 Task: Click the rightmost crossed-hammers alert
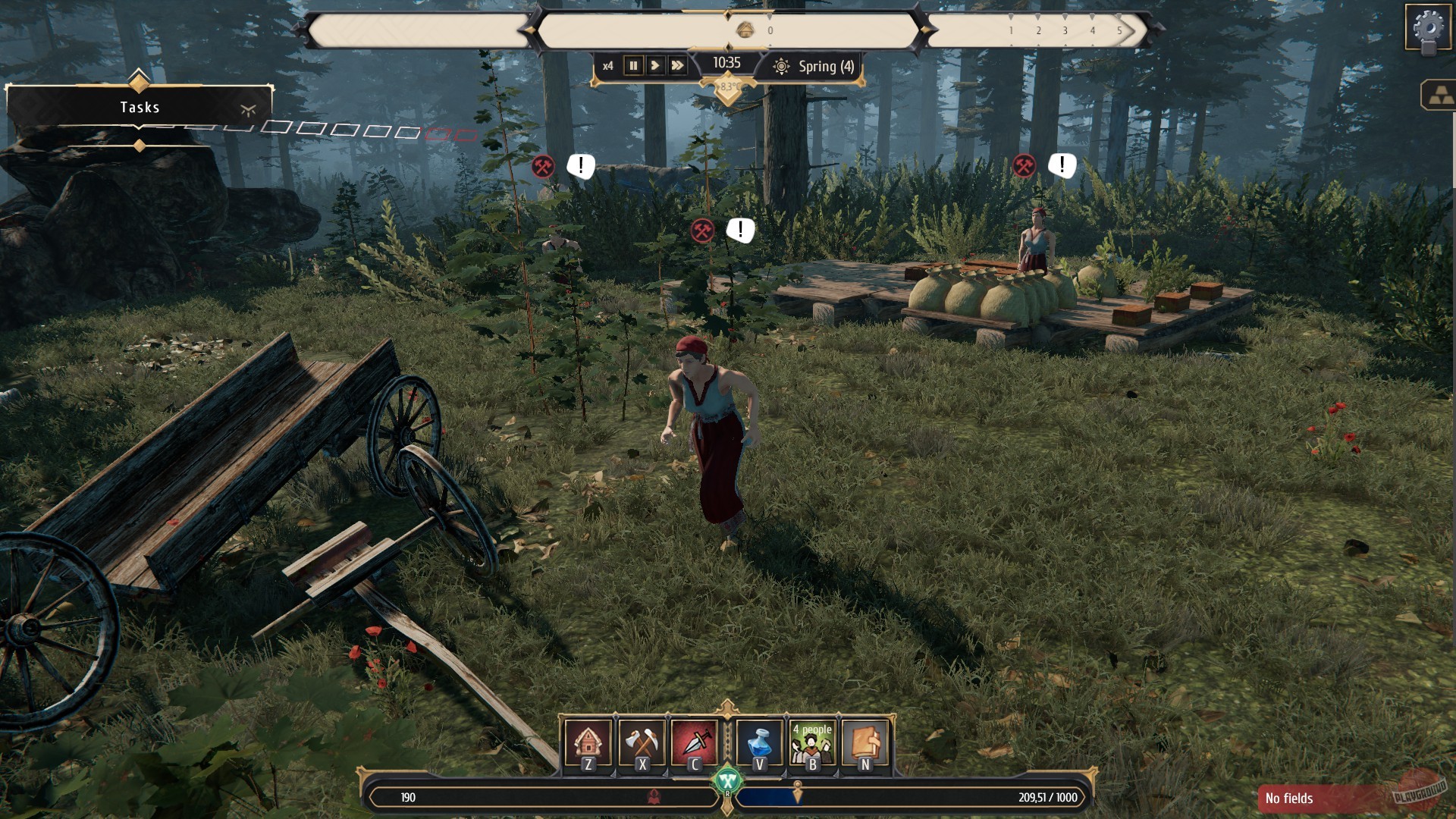1024,165
